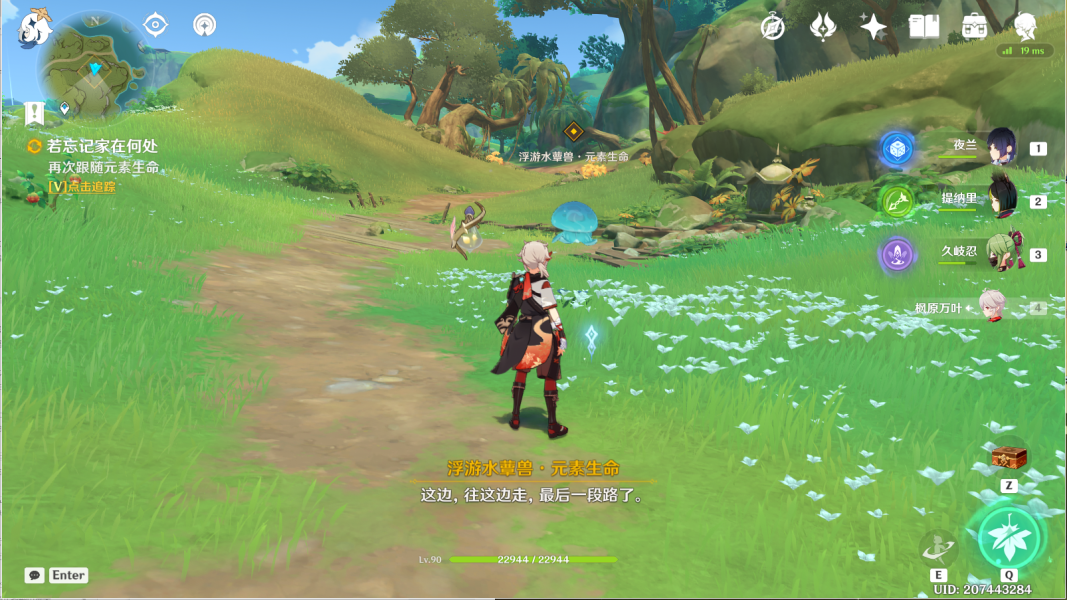The width and height of the screenshot is (1067, 600).
Task: Open the Adventurer Handbook book icon
Action: (923, 27)
